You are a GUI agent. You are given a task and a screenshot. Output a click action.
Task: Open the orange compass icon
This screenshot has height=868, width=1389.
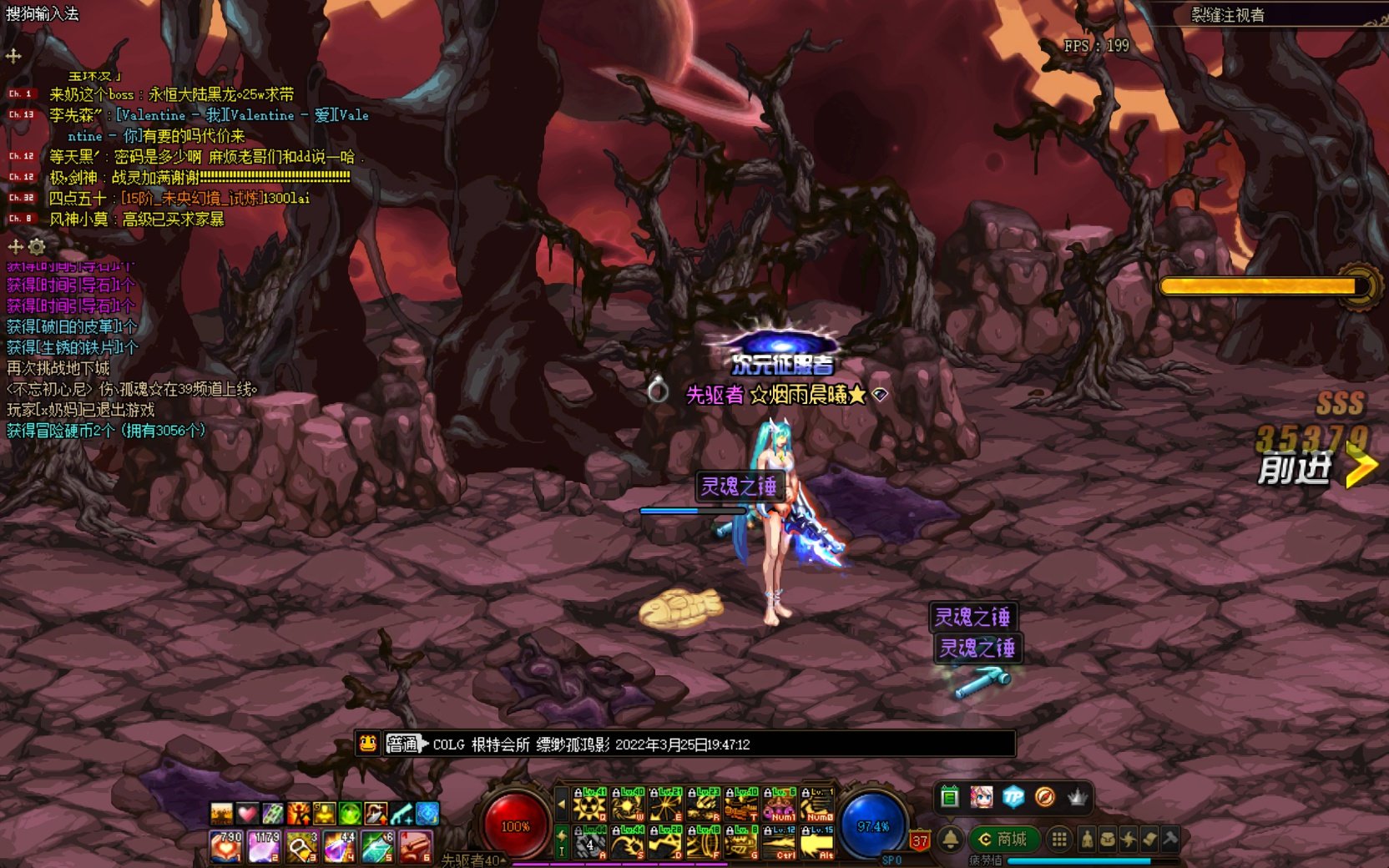point(1044,797)
